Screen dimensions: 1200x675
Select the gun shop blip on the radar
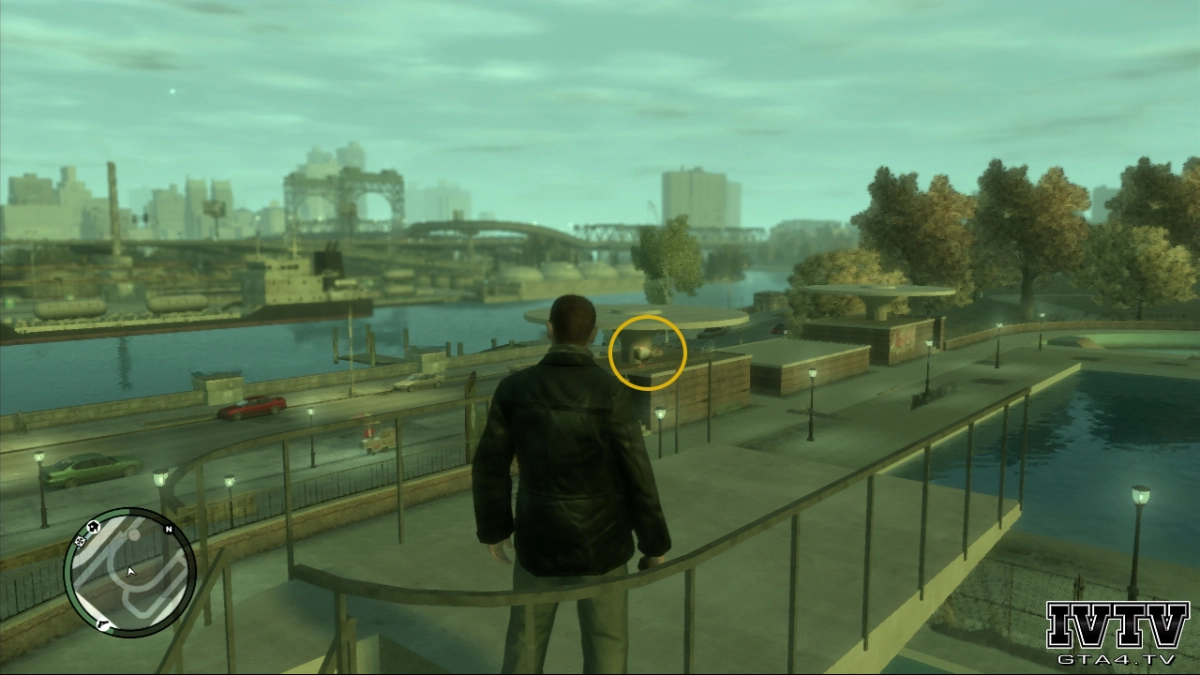point(102,625)
